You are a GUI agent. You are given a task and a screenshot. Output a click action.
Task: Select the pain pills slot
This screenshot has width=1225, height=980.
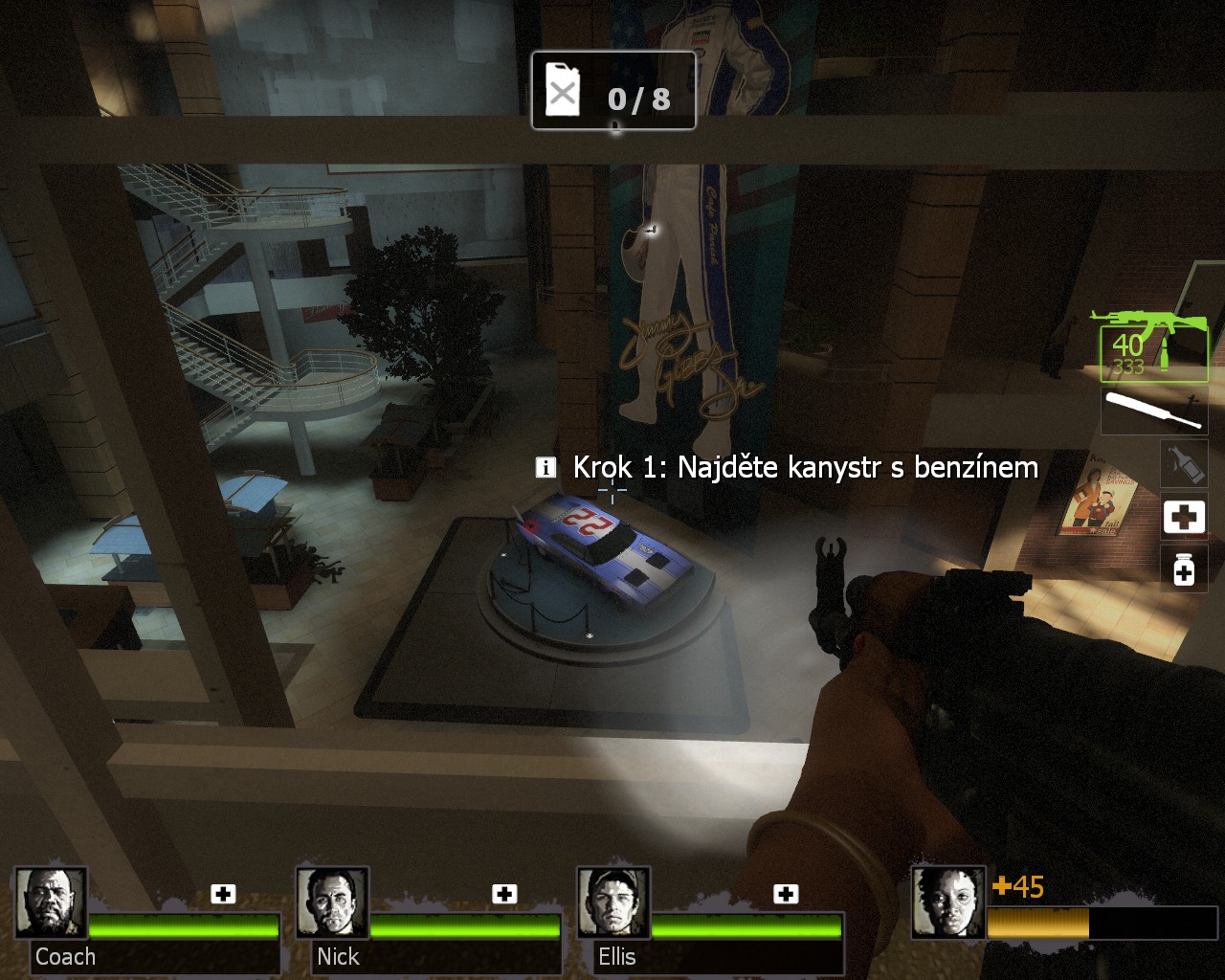(x=1184, y=569)
